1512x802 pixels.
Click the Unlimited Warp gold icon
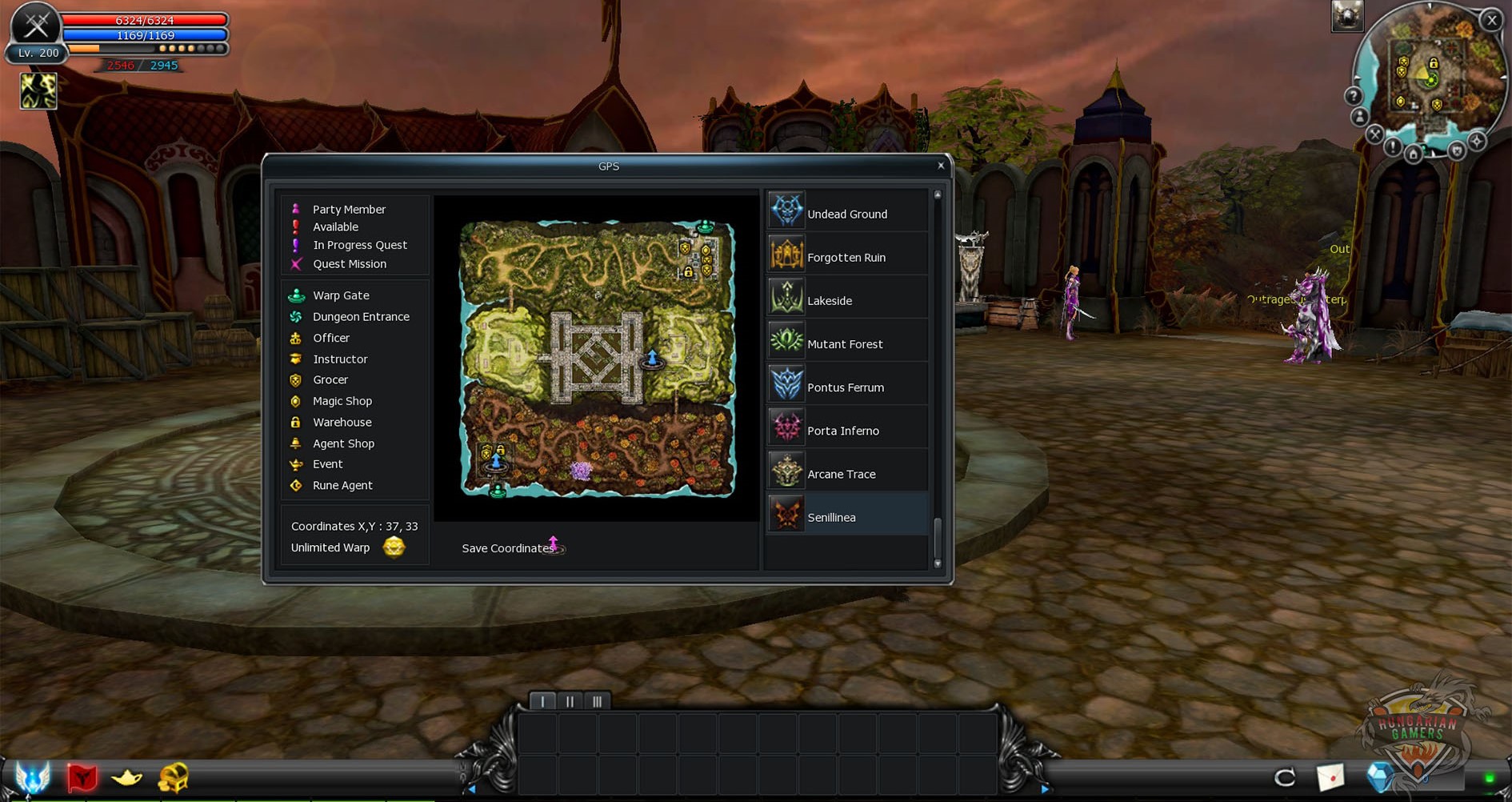[x=394, y=547]
